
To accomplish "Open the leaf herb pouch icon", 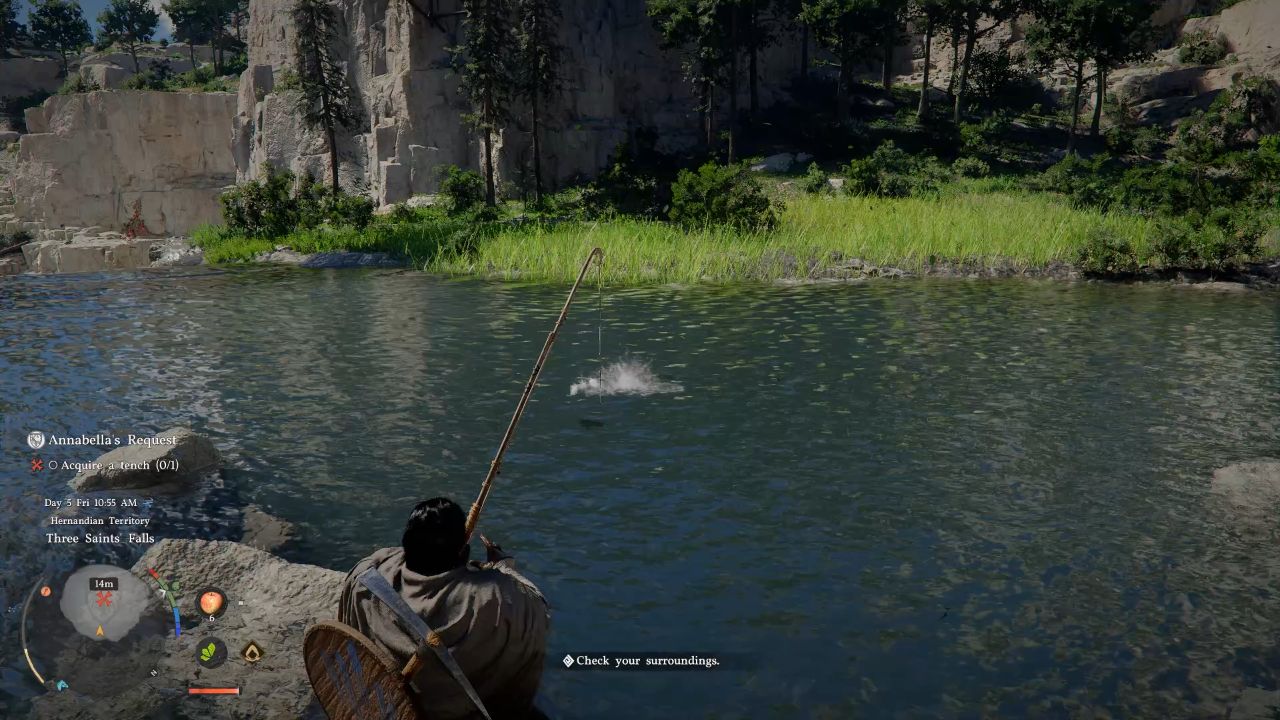I will pyautogui.click(x=212, y=650).
